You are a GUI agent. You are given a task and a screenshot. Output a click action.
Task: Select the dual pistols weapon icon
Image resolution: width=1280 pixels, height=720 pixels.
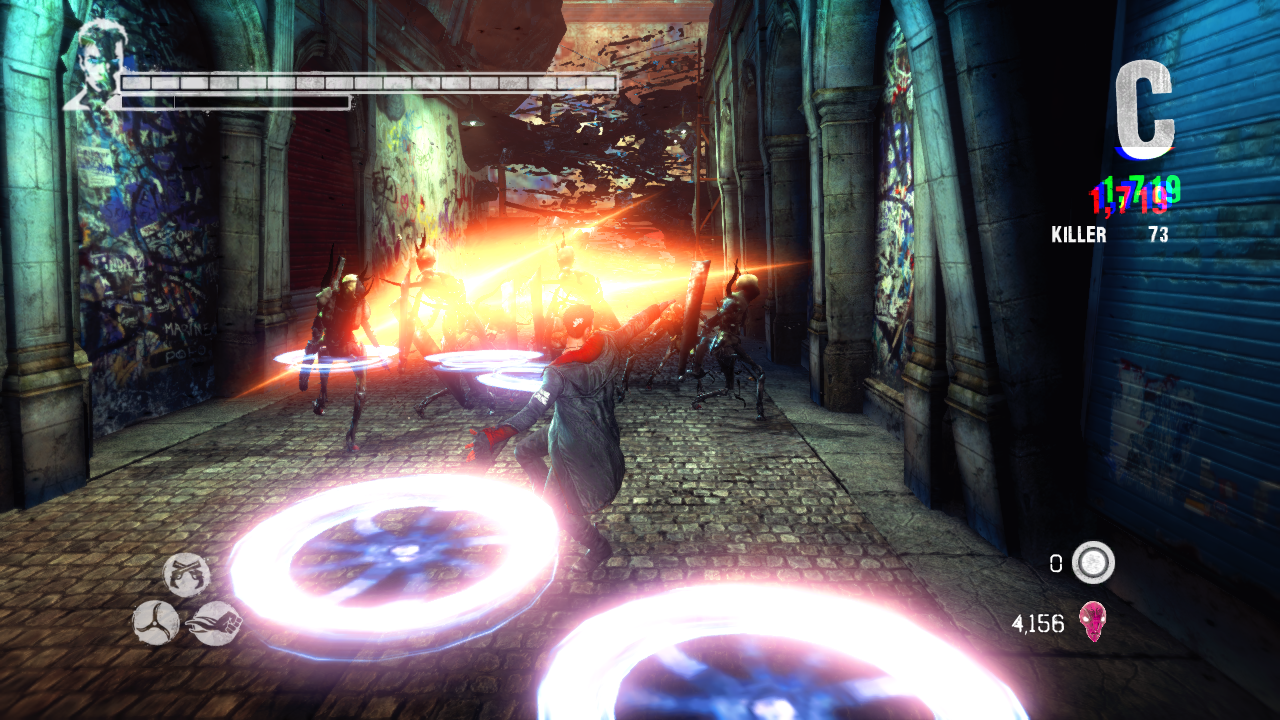click(x=187, y=575)
